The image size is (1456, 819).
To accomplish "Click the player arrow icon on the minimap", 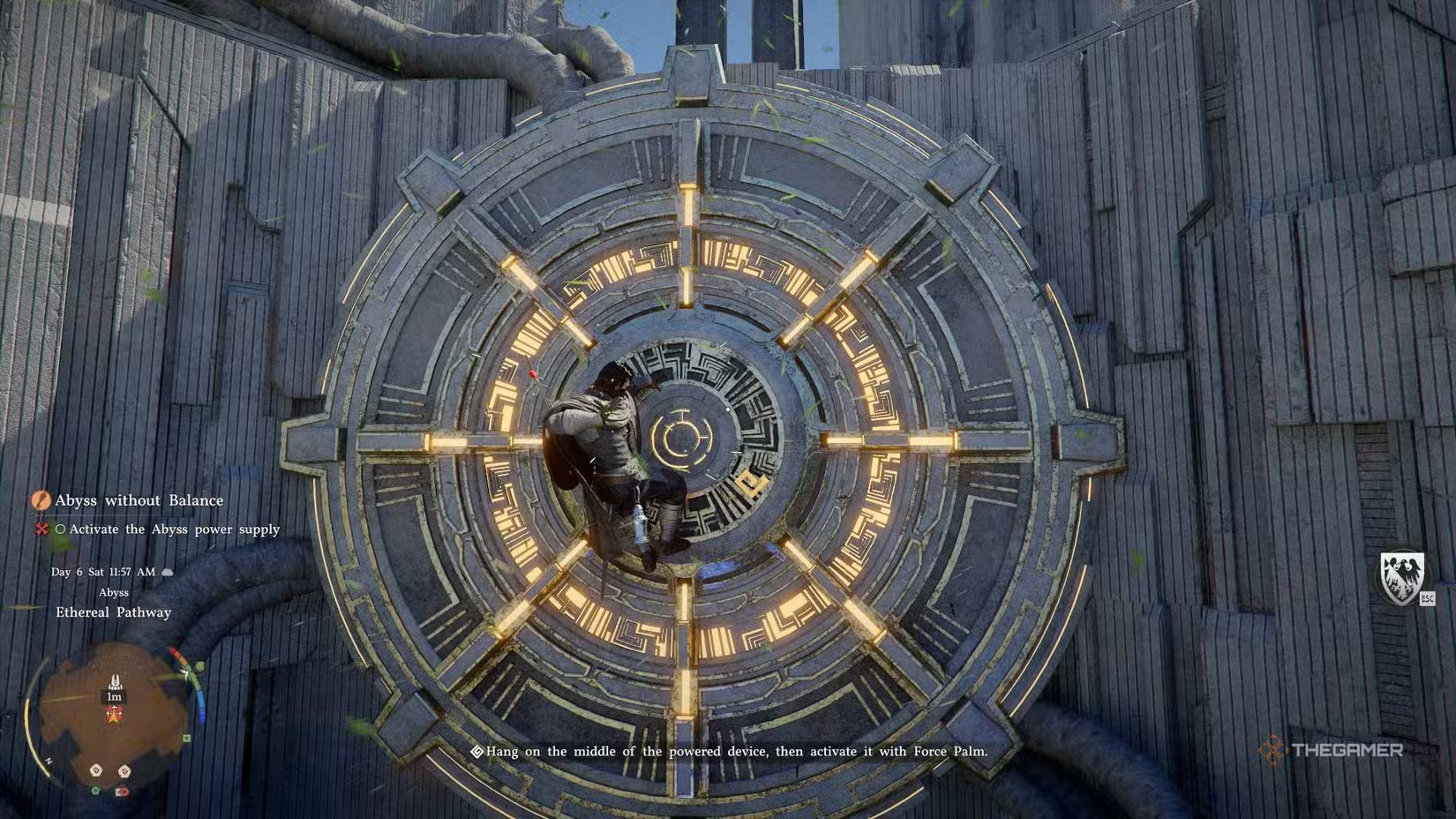I will click(115, 680).
